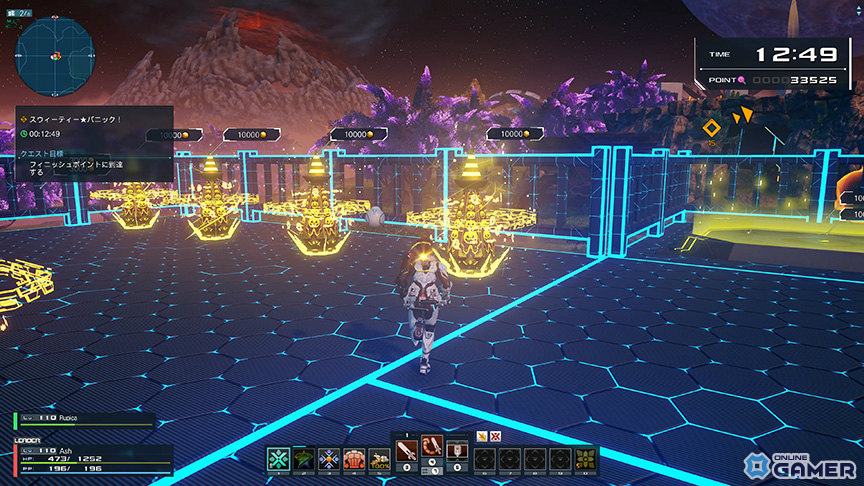Click the red X status icon
Image resolution: width=864 pixels, height=486 pixels.
coord(494,436)
